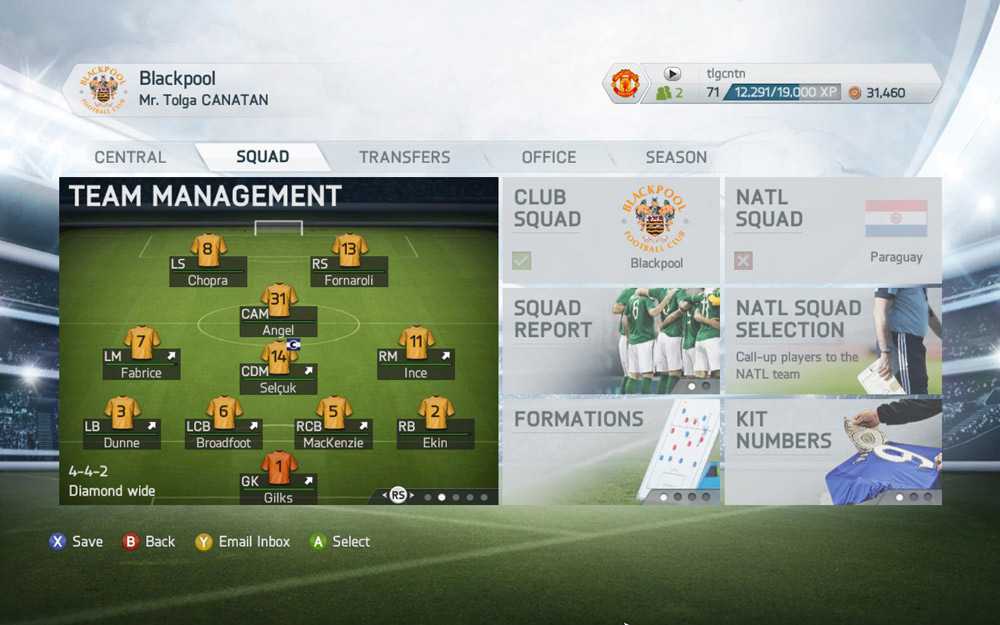The width and height of the screenshot is (1000, 625).
Task: Open Natl Squad Selection
Action: (832, 340)
